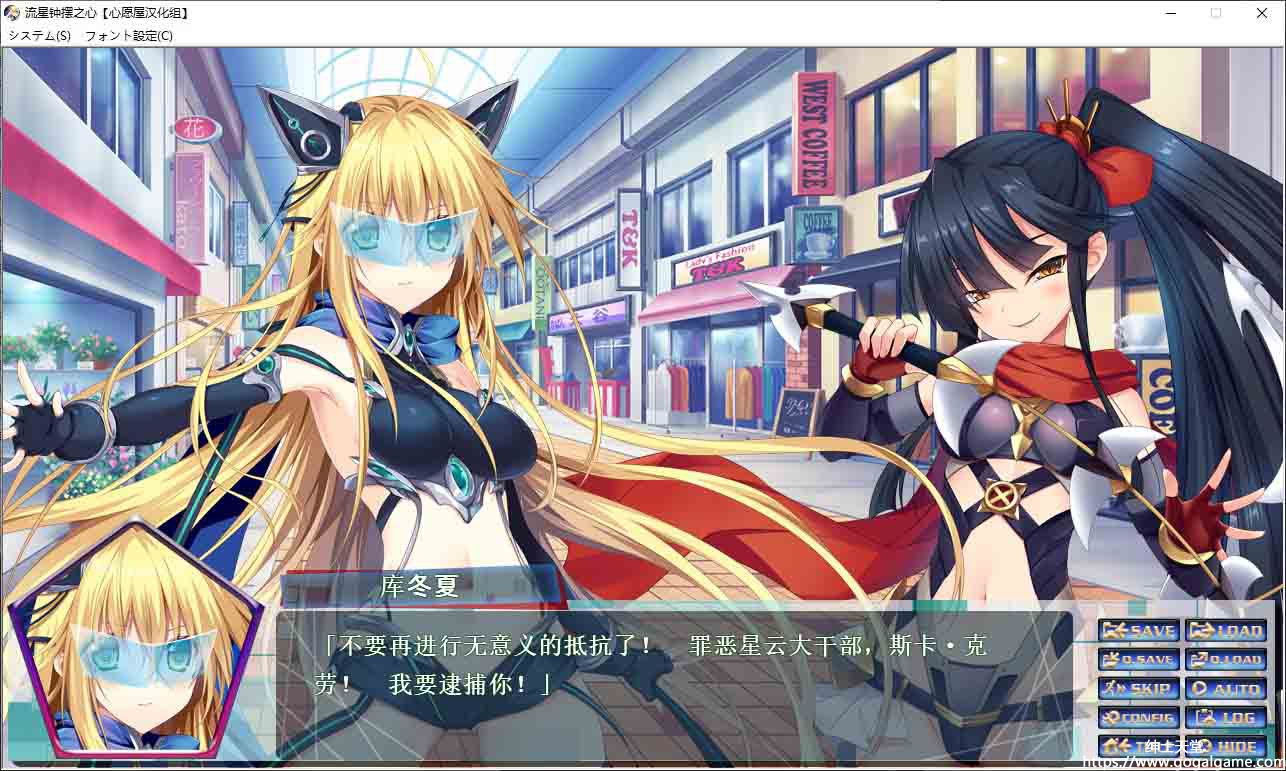Open the LOAD menu
This screenshot has width=1286, height=771.
(x=1226, y=631)
